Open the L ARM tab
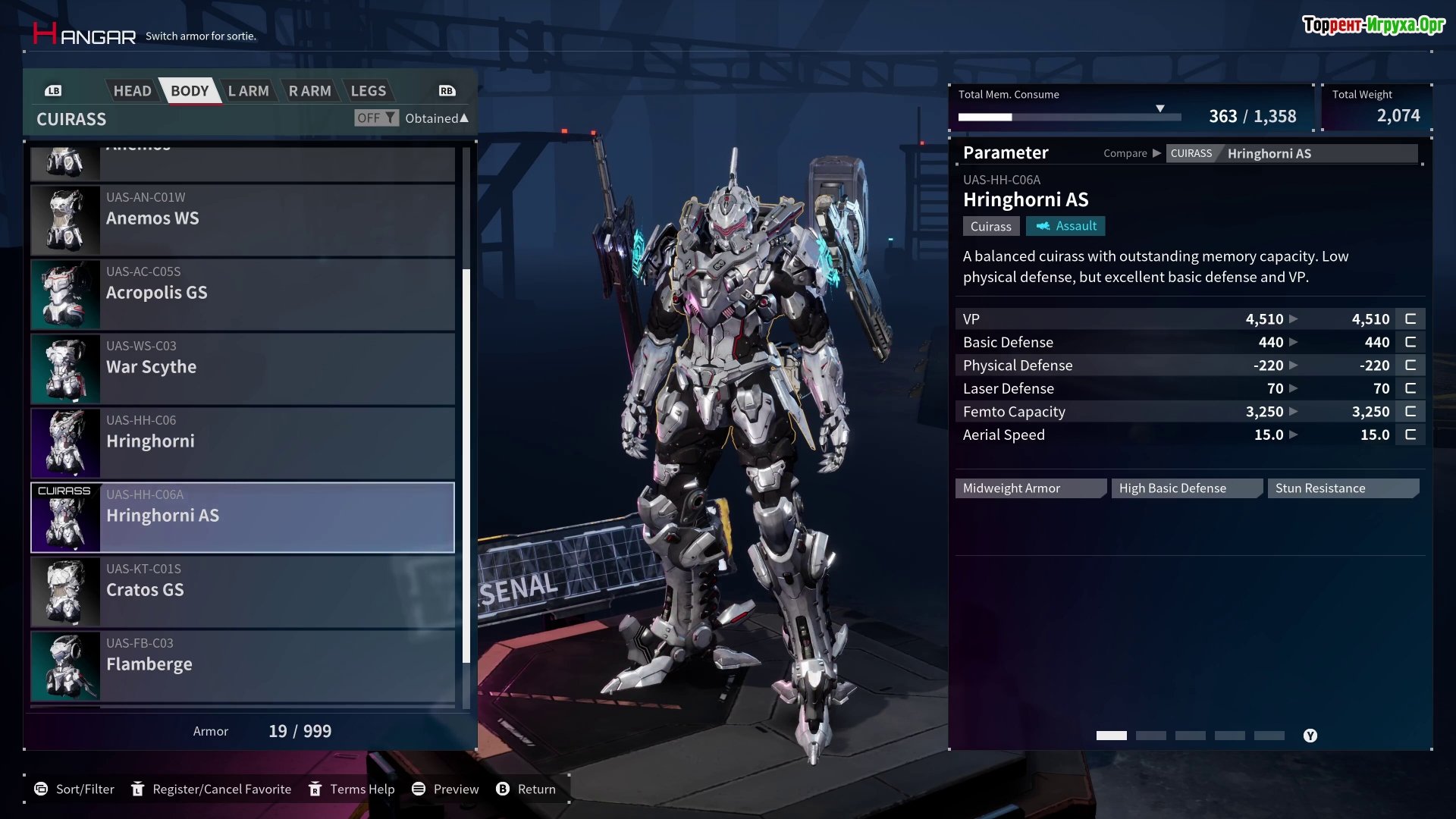Viewport: 1456px width, 819px height. pos(248,91)
